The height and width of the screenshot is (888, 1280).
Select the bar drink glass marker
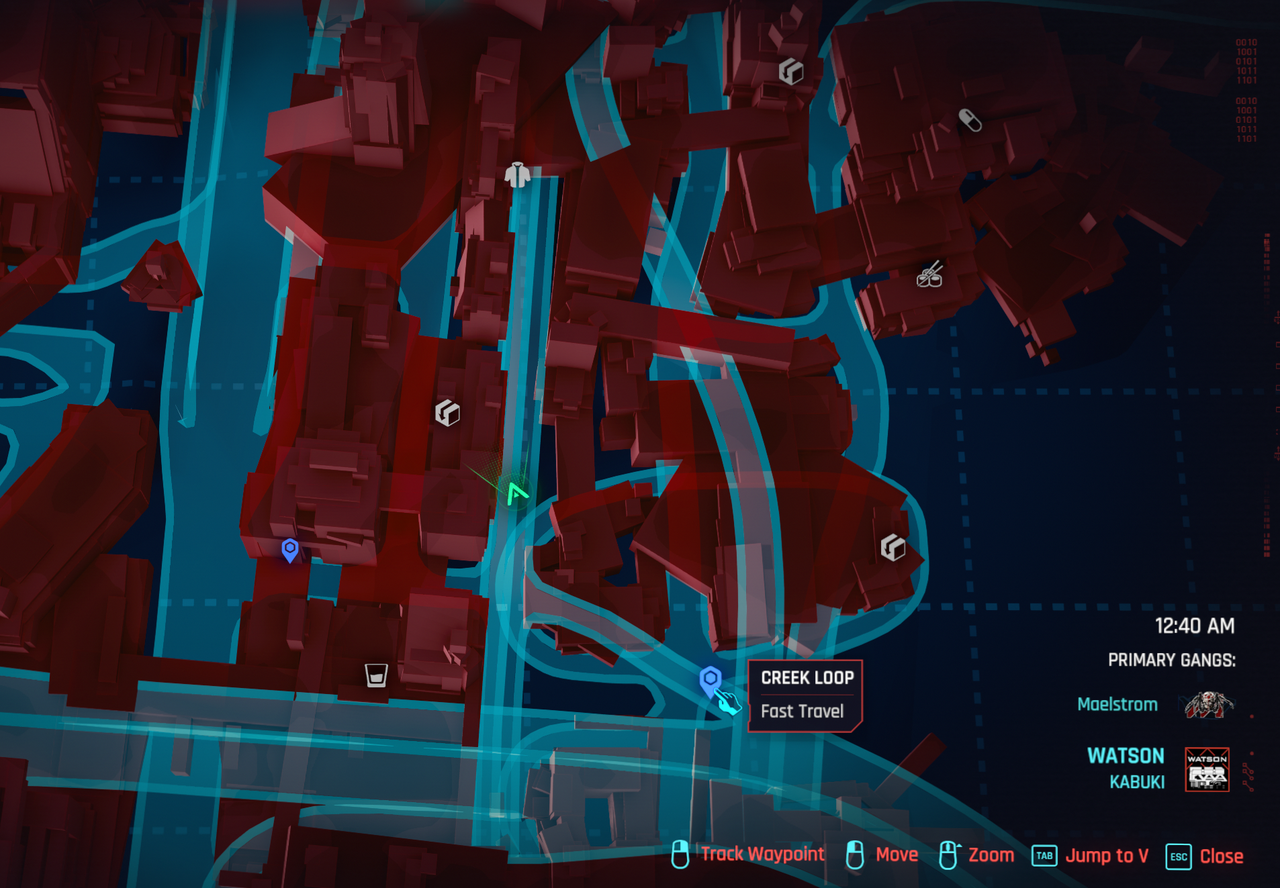(x=376, y=675)
